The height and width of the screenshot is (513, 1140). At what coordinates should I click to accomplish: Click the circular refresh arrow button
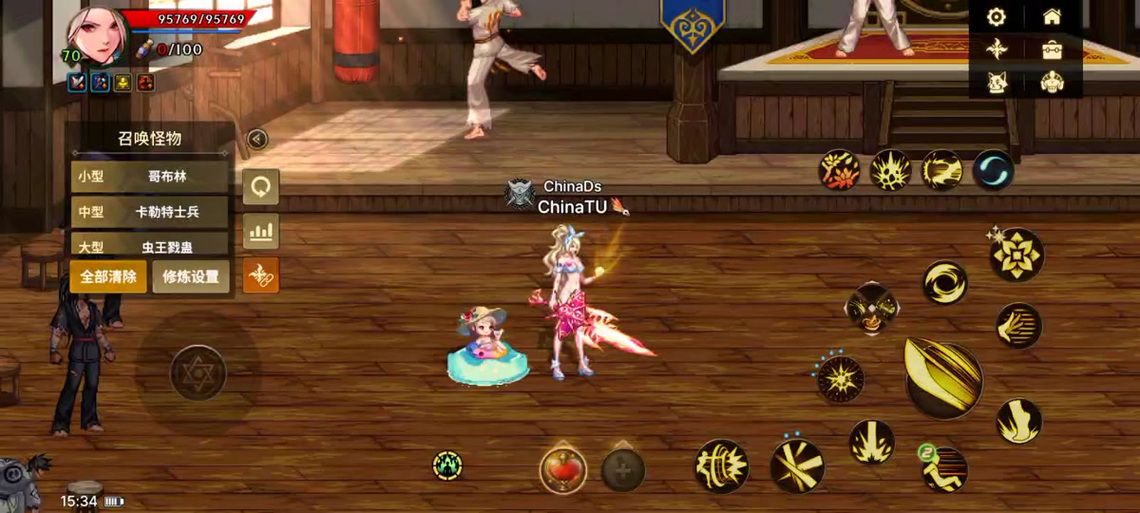(x=261, y=187)
